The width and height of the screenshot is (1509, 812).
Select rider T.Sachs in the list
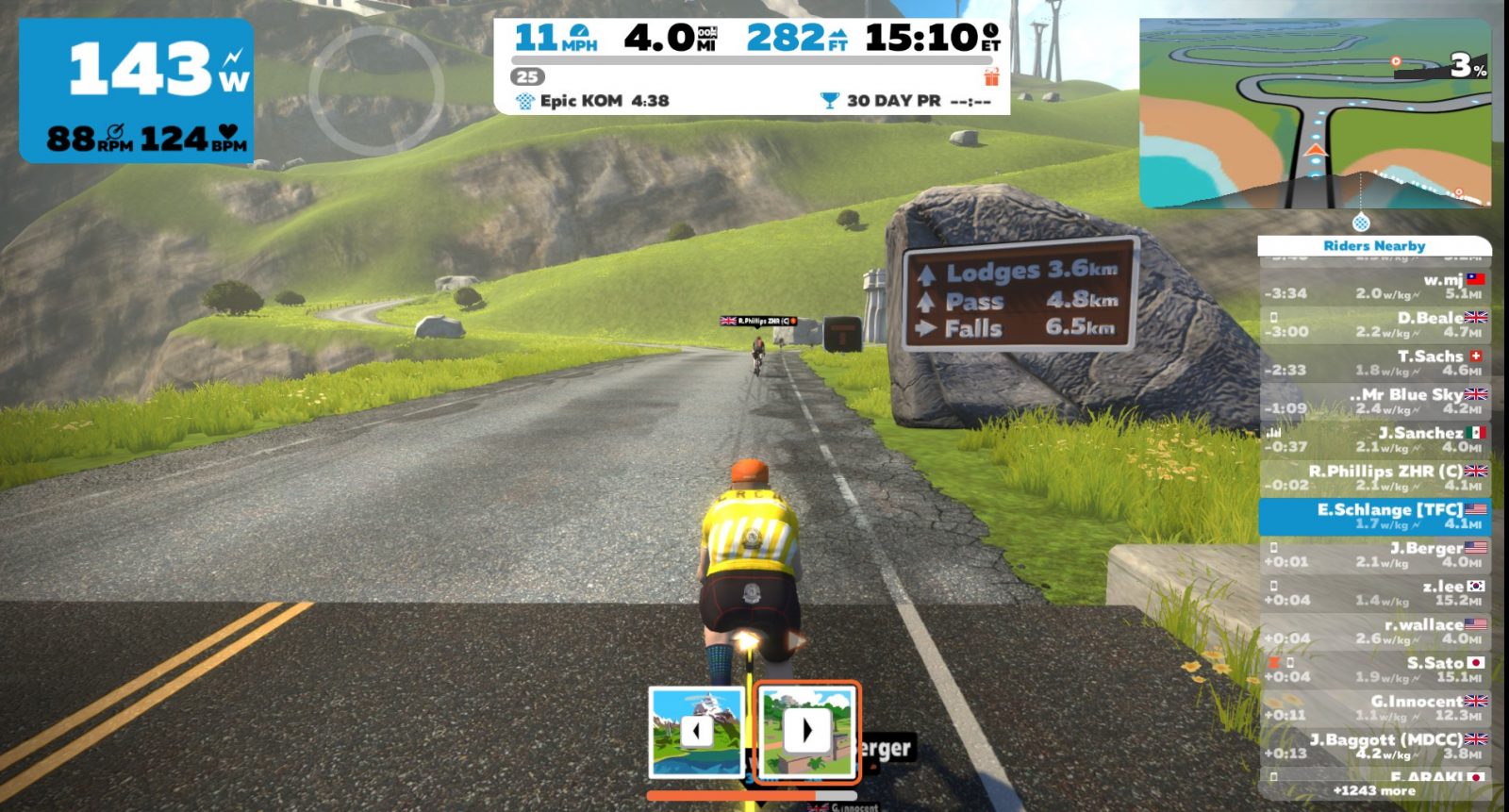tap(1374, 363)
